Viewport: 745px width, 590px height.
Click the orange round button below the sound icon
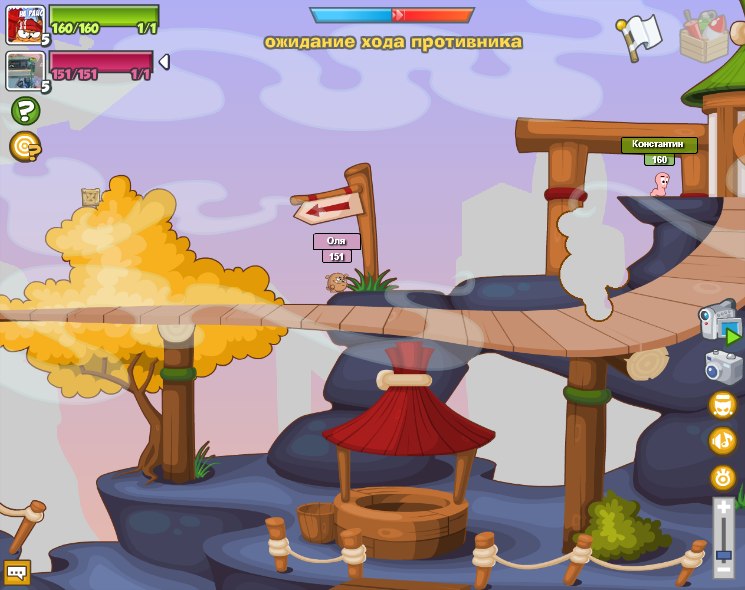point(722,477)
